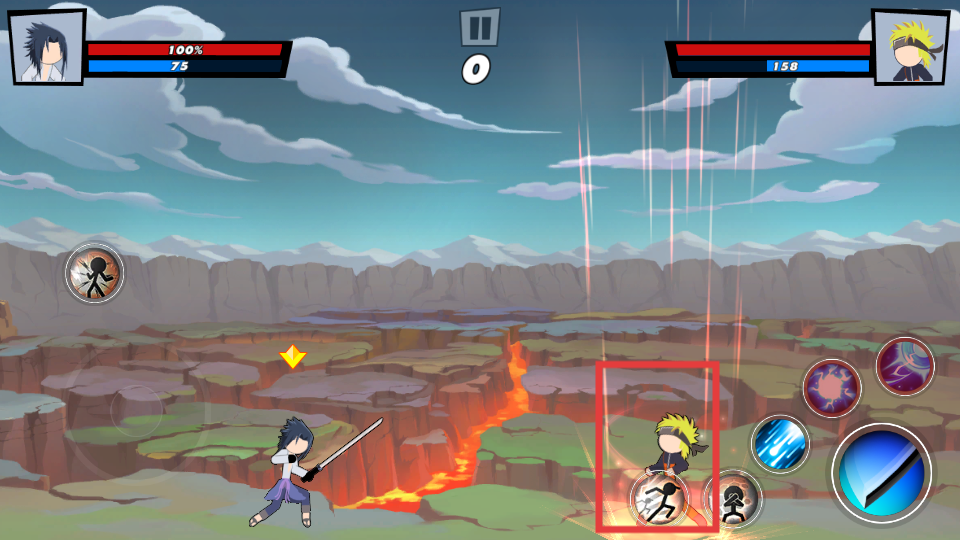Select the dark-haired player portrait
This screenshot has width=960, height=540.
46,46
